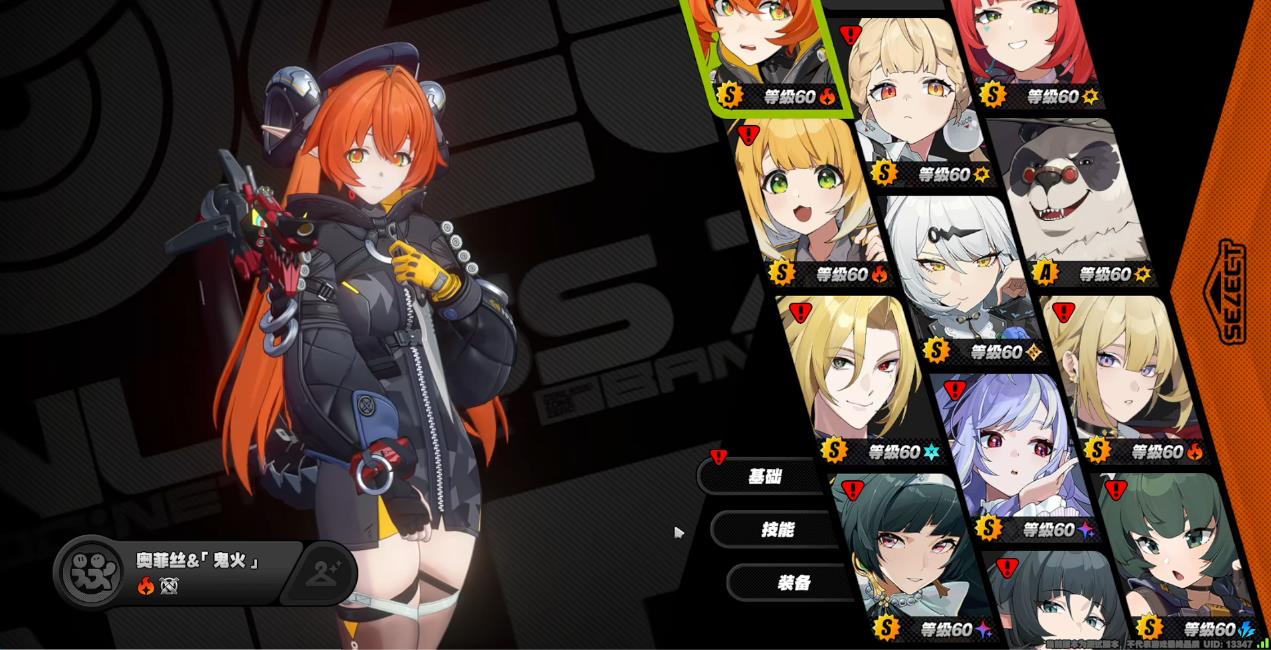
Task: Switch to the 技能 (Skills) tab
Action: (x=778, y=529)
